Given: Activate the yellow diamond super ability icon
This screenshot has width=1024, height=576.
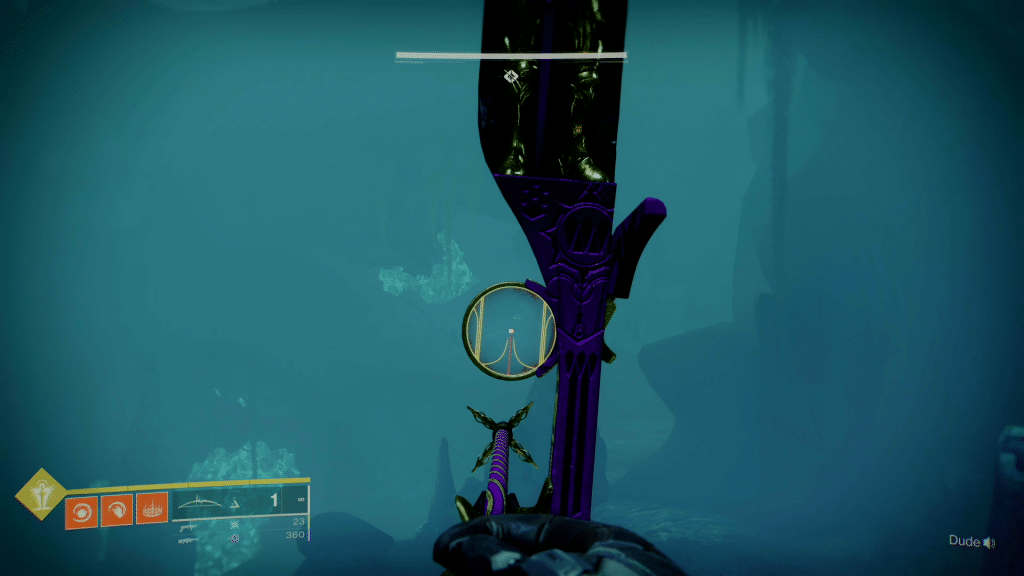Looking at the screenshot, I should 41,495.
